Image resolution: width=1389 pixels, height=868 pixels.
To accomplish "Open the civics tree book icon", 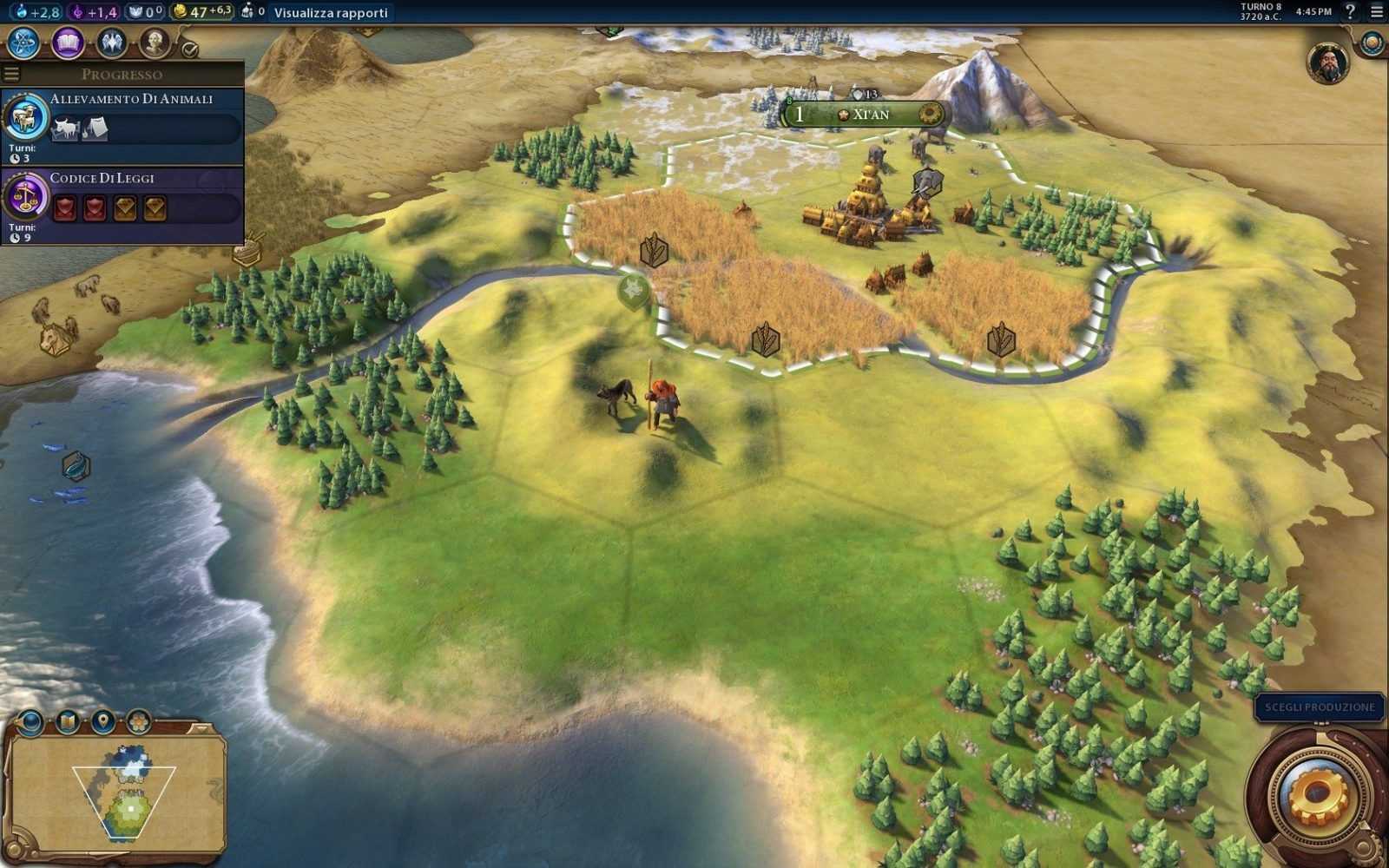I will (68, 42).
